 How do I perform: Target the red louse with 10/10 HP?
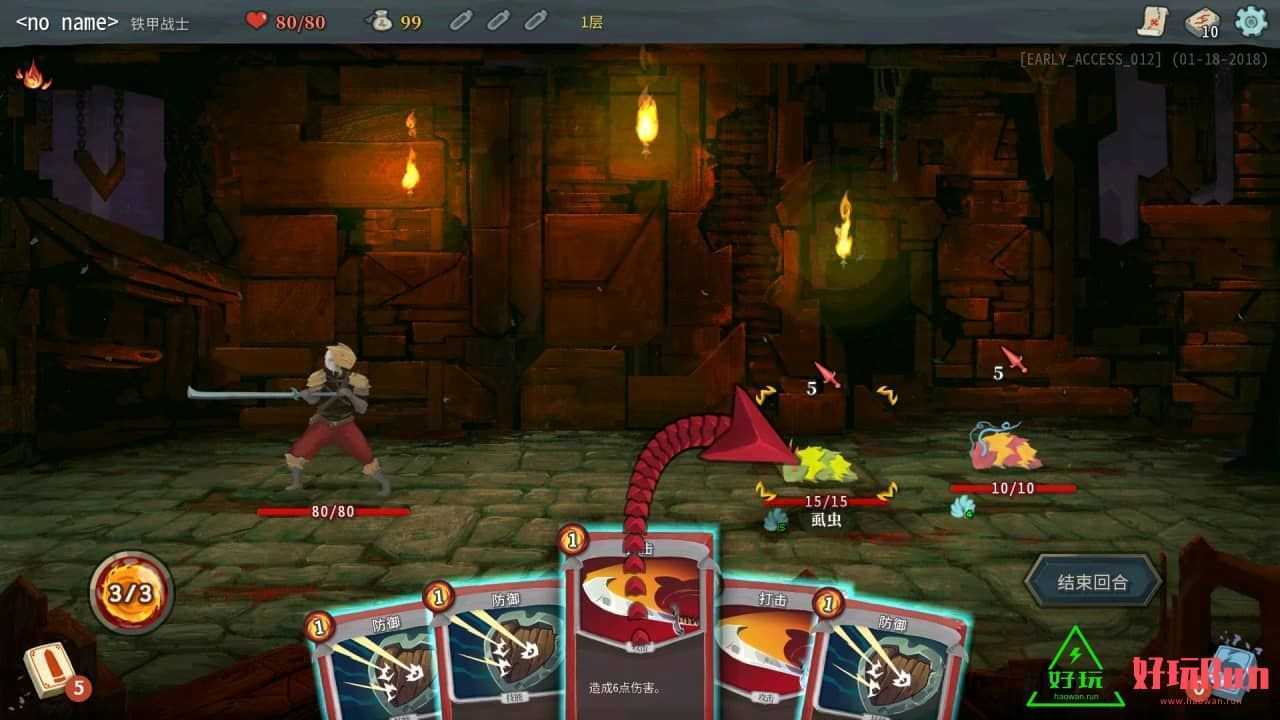coord(1005,452)
